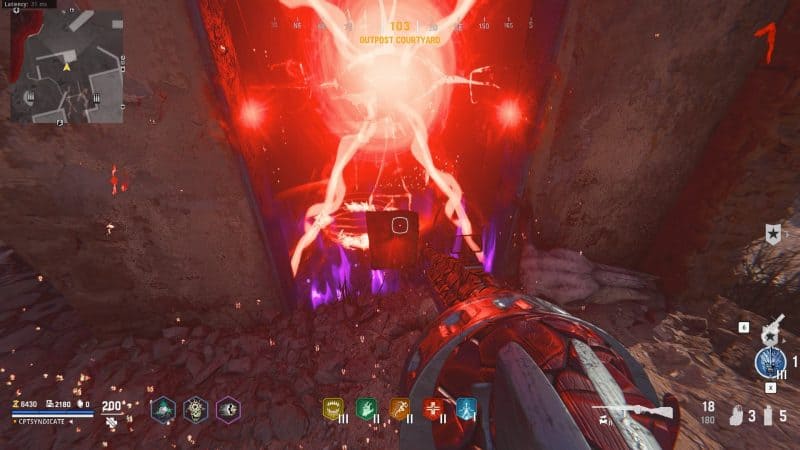Click the star scorestreak icon

[772, 234]
